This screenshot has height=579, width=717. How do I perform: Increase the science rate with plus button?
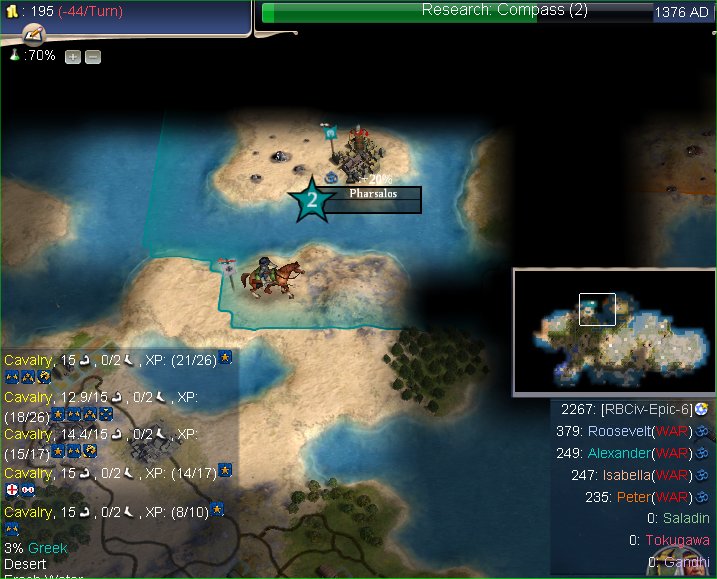click(x=73, y=57)
